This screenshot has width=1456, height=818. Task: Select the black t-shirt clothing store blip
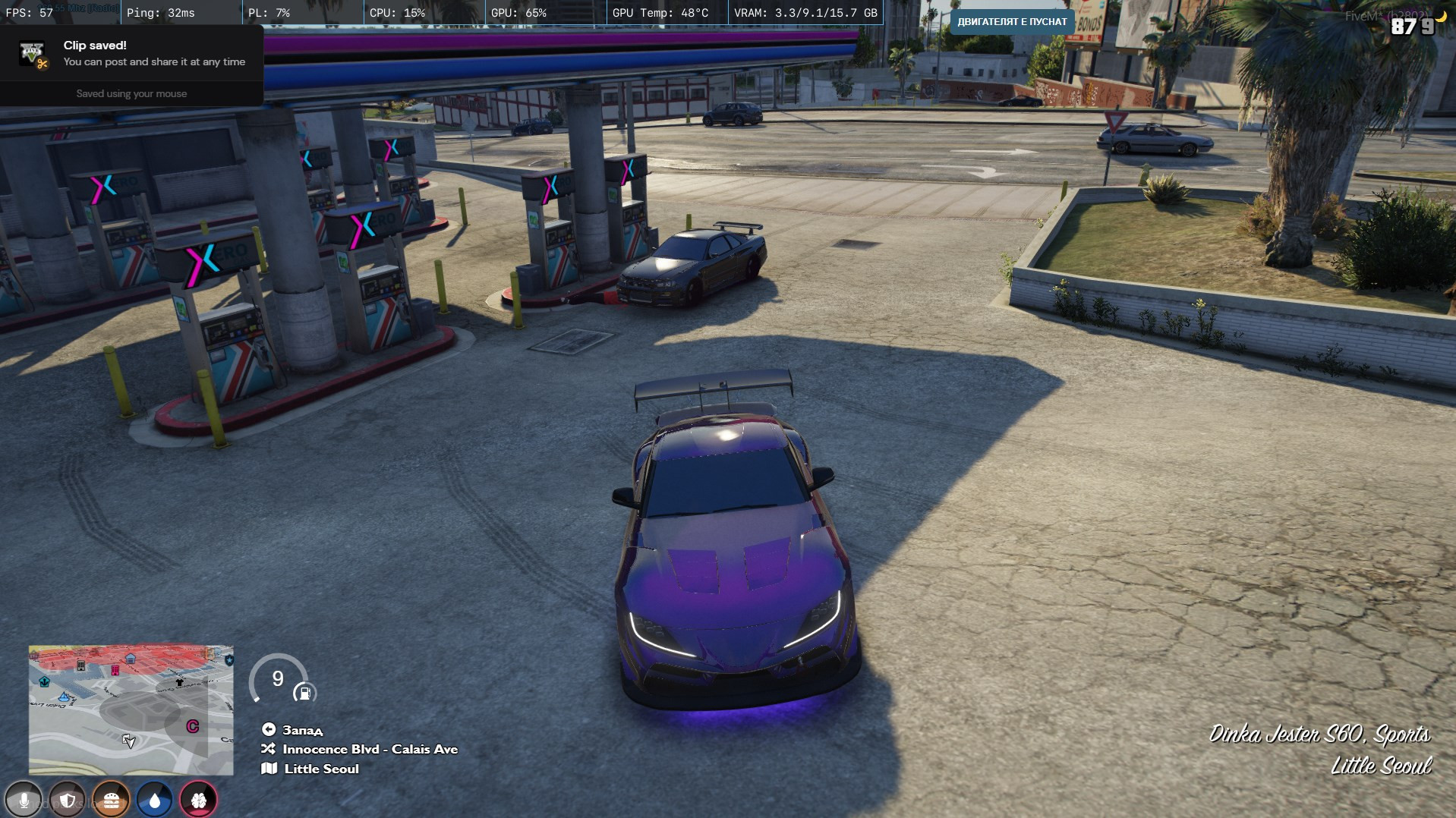click(180, 682)
